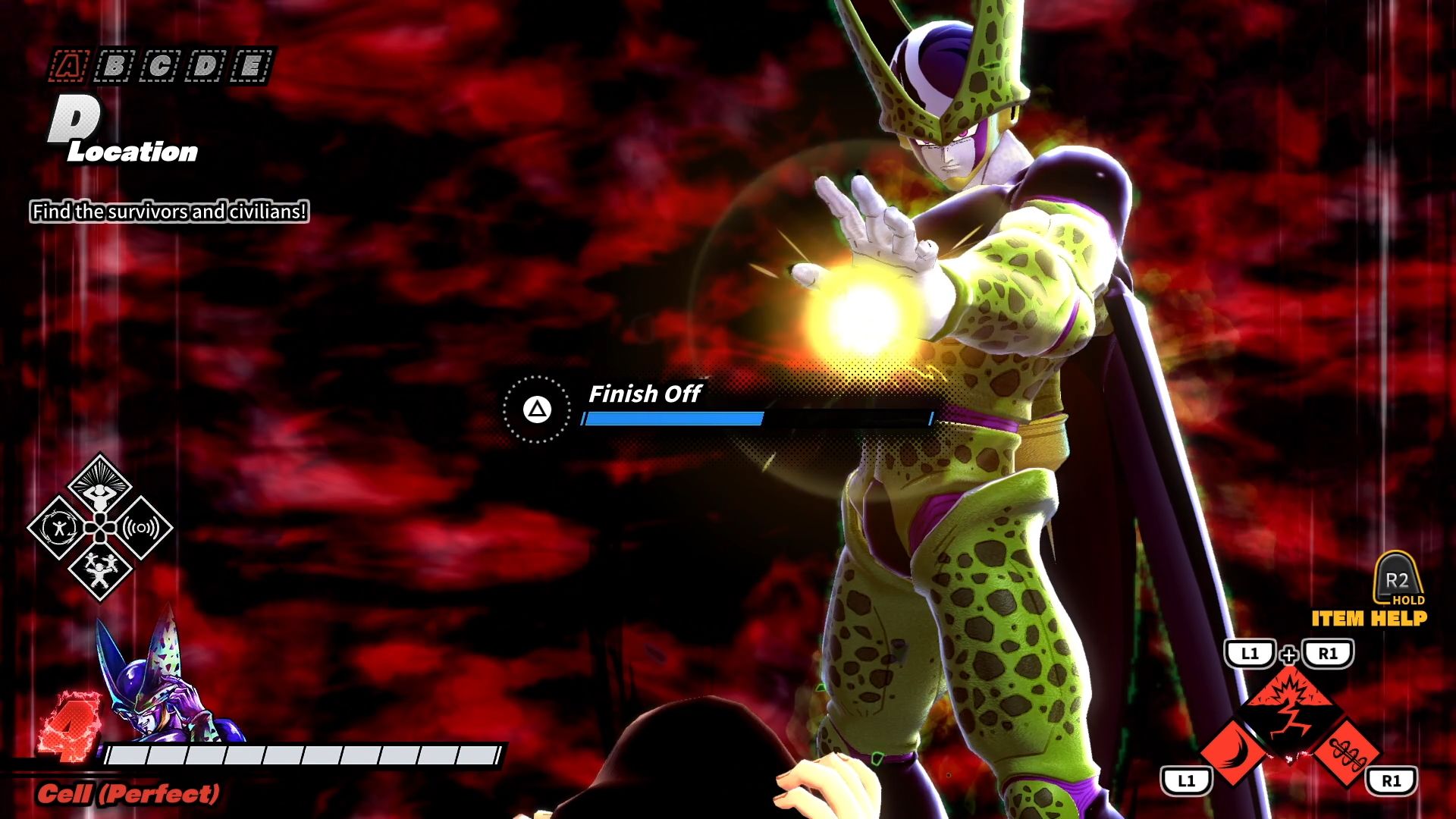Open area tab B
Viewport: 1456px width, 819px height.
pos(114,67)
